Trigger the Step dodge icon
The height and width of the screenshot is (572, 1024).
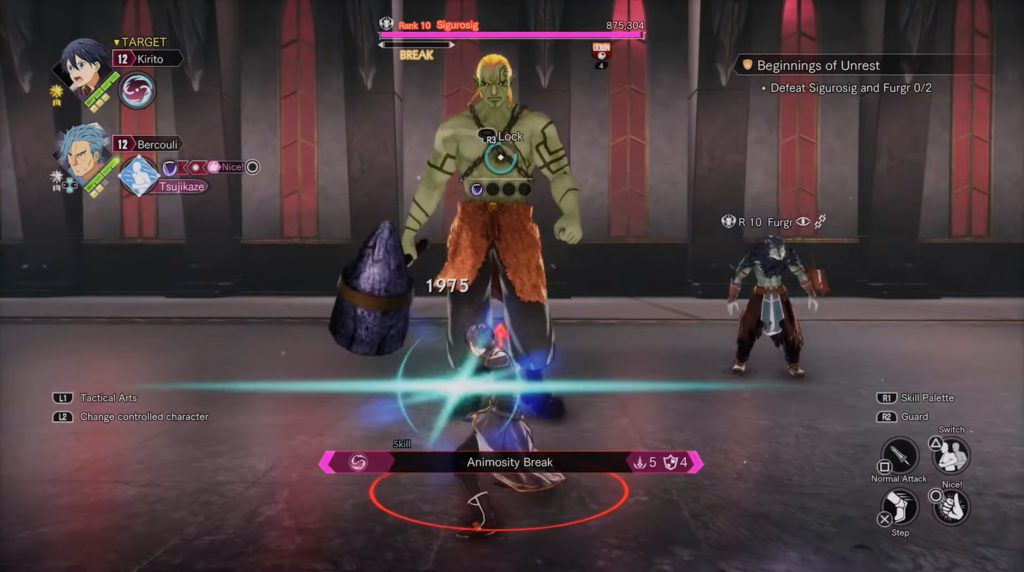pos(899,507)
